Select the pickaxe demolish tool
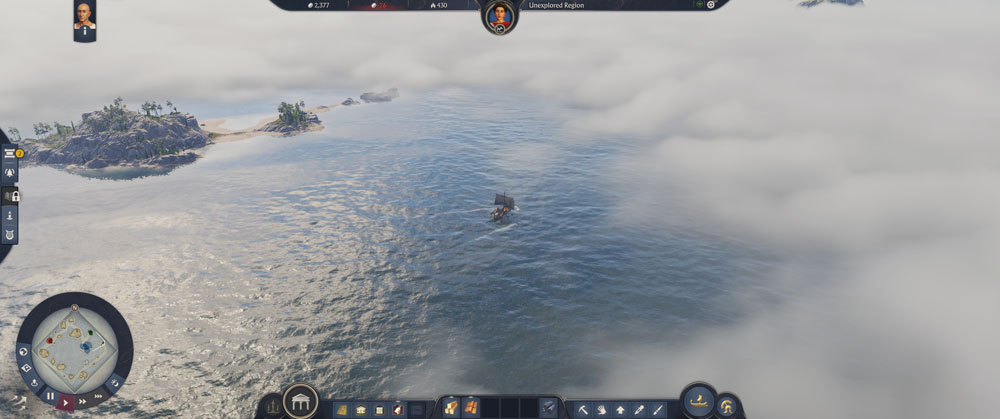The width and height of the screenshot is (1000, 419). tap(583, 408)
